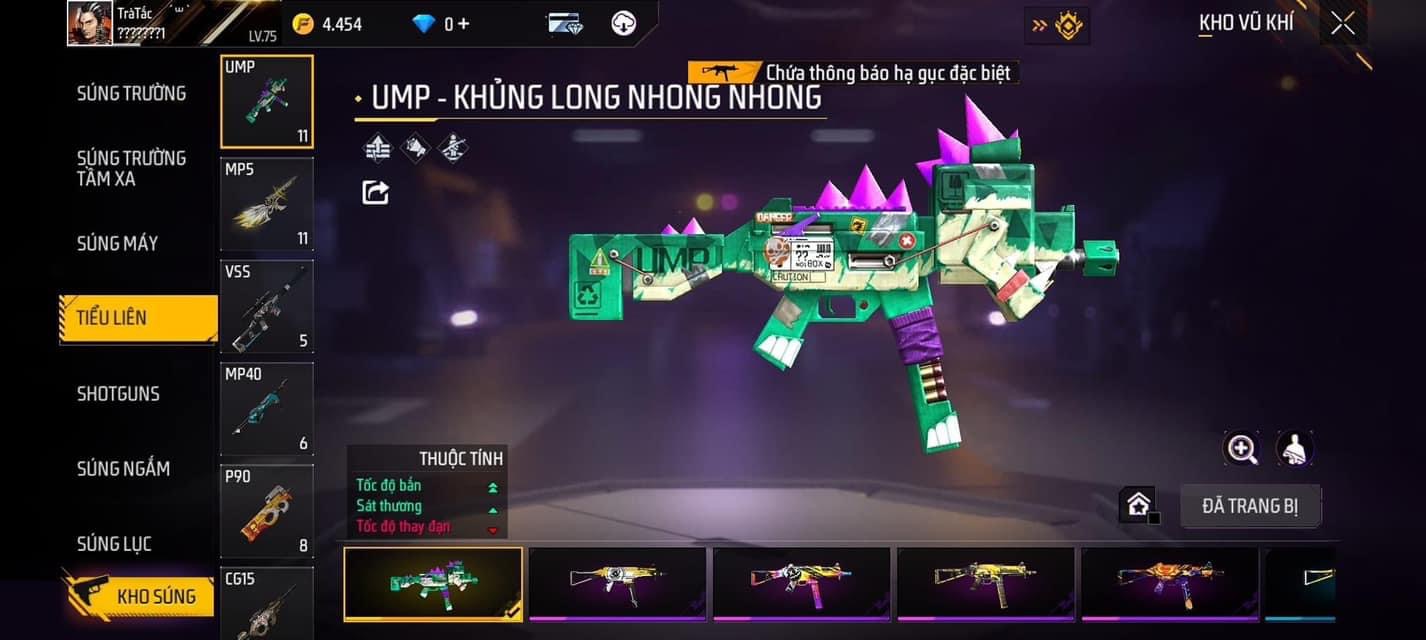Viewport: 1426px width, 640px height.
Task: Choose the MP40 weapon slot
Action: pos(266,409)
